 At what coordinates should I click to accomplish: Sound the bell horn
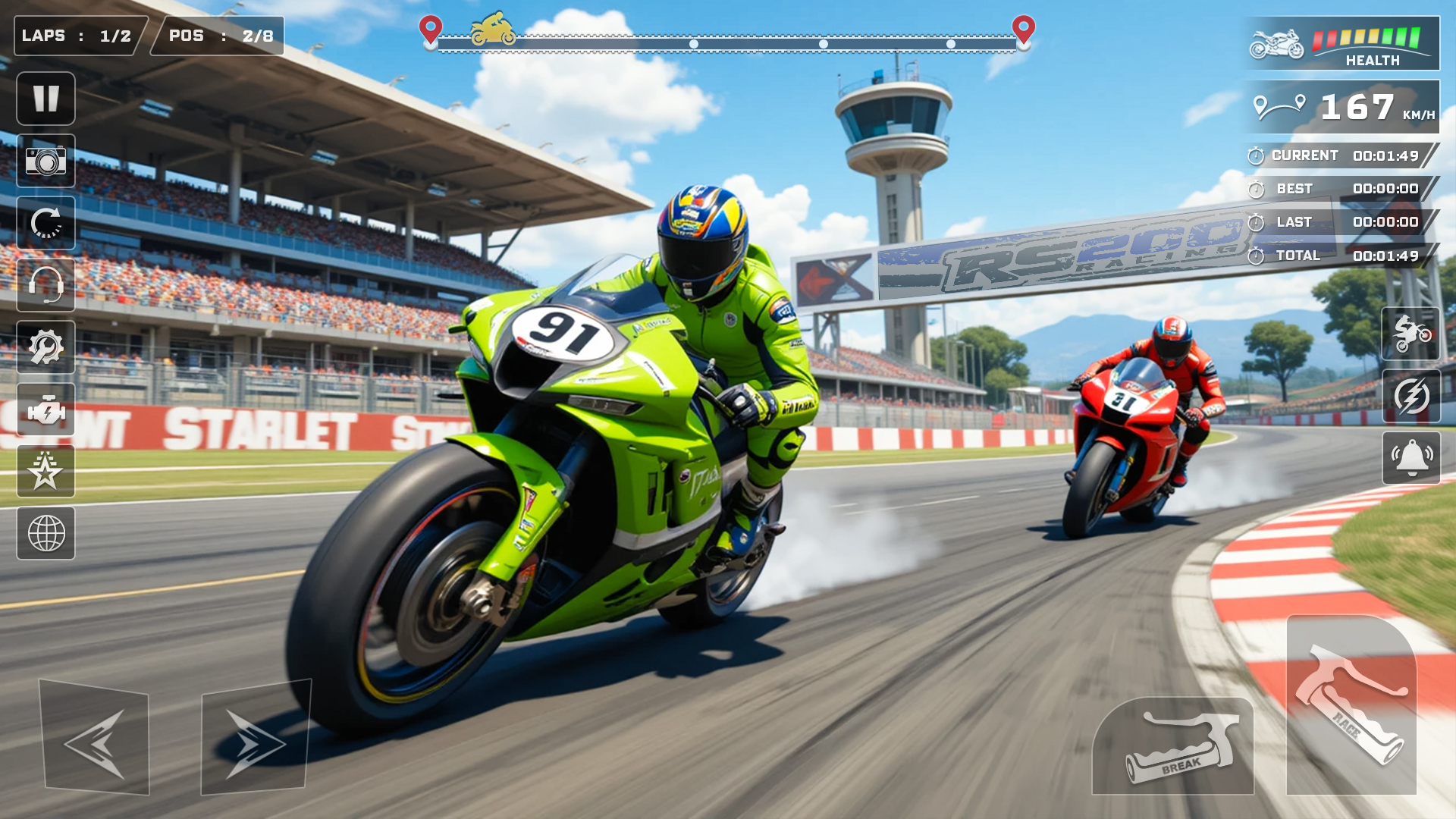point(1411,458)
